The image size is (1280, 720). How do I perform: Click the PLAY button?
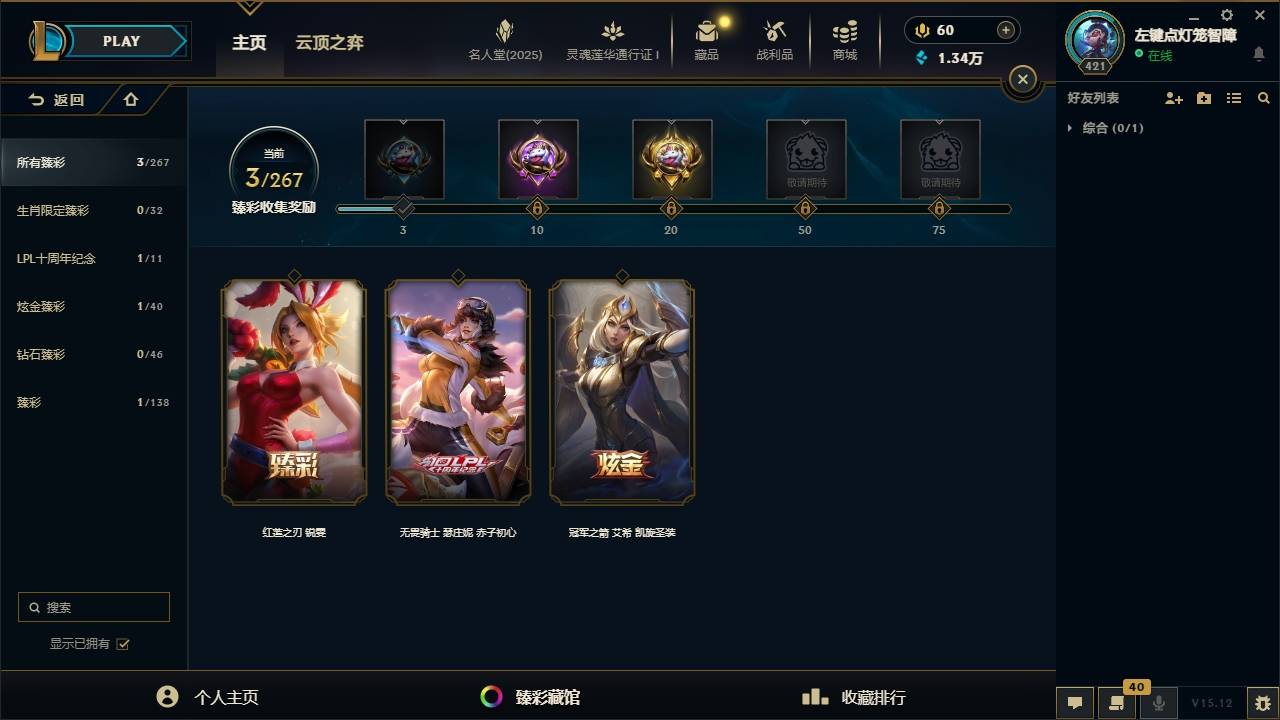(x=121, y=40)
